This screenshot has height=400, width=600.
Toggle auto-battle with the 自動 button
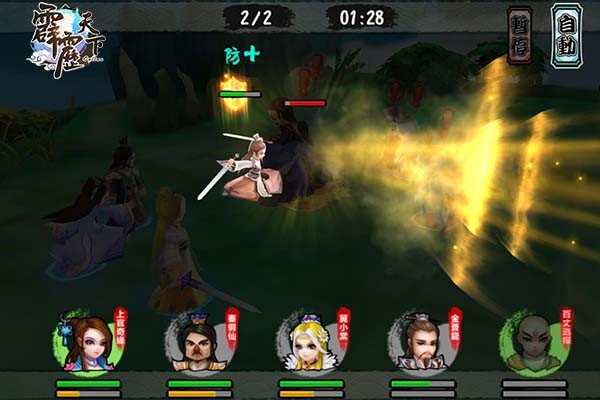coord(566,35)
